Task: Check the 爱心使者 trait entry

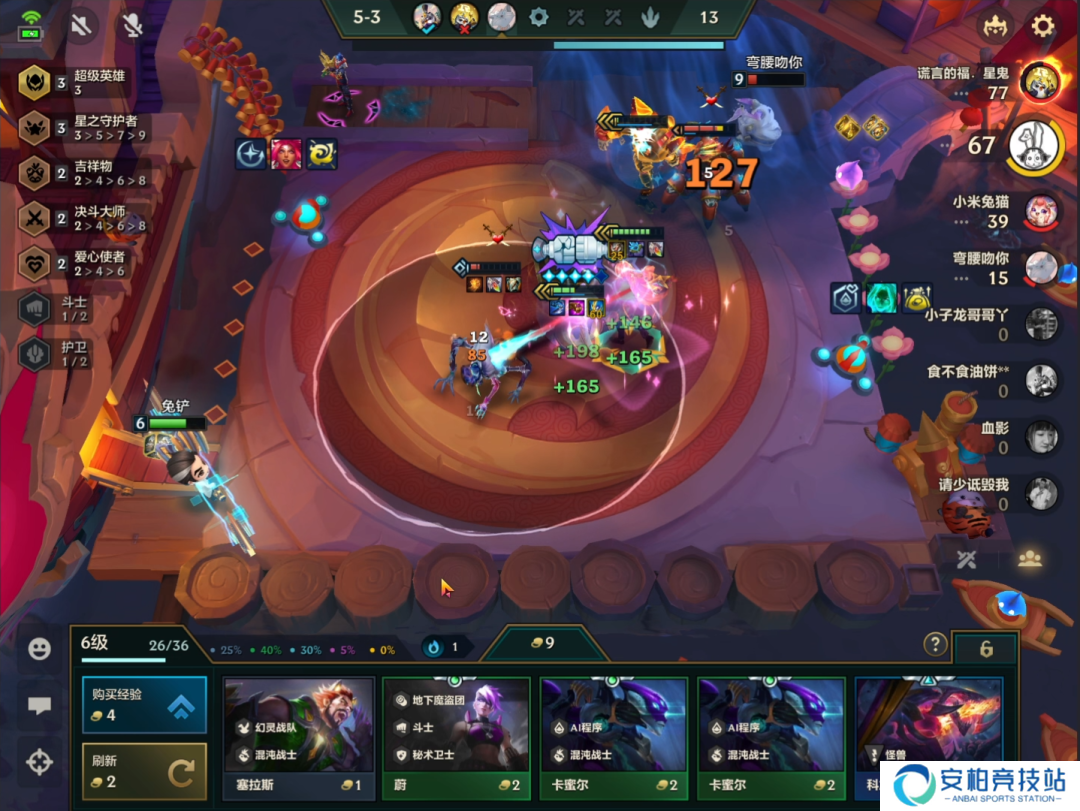Action: click(35, 264)
